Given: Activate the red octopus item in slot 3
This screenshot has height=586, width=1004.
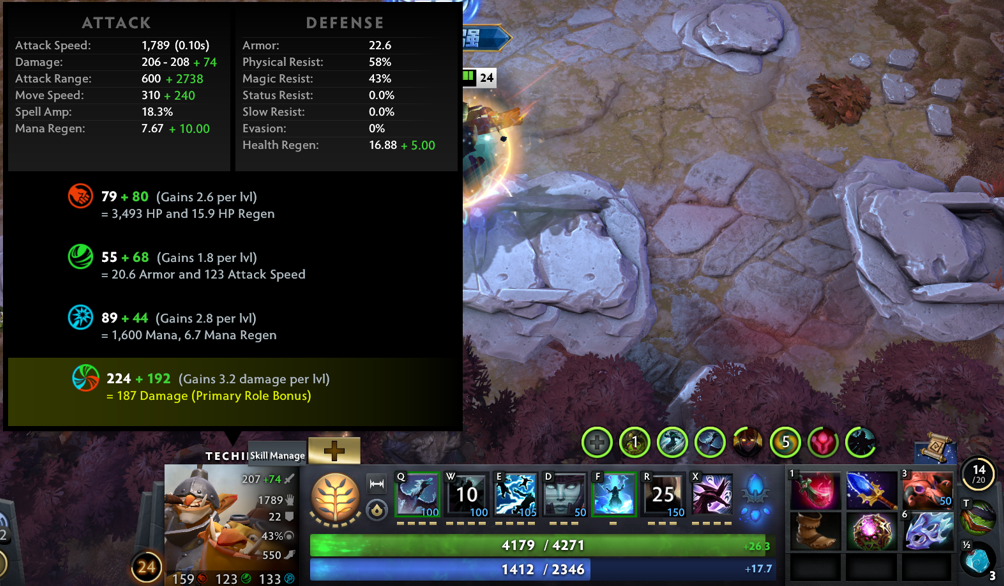Looking at the screenshot, I should pyautogui.click(x=928, y=491).
